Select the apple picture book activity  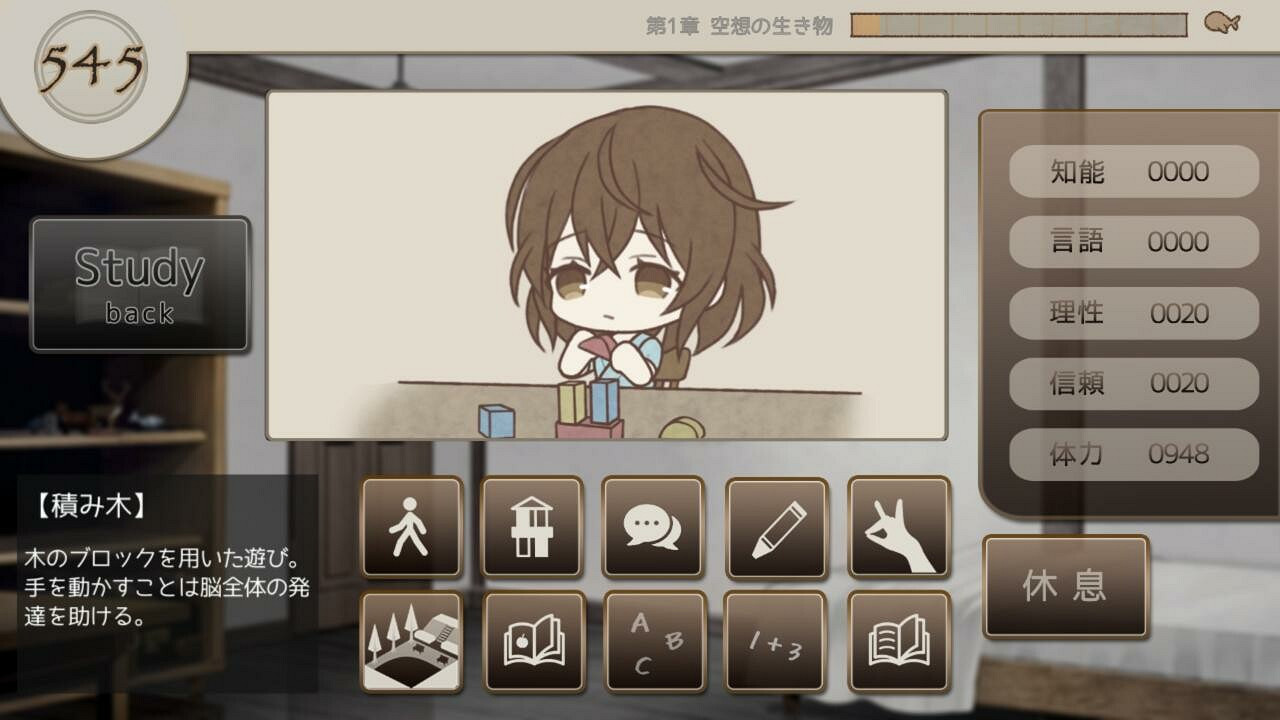pyautogui.click(x=532, y=643)
